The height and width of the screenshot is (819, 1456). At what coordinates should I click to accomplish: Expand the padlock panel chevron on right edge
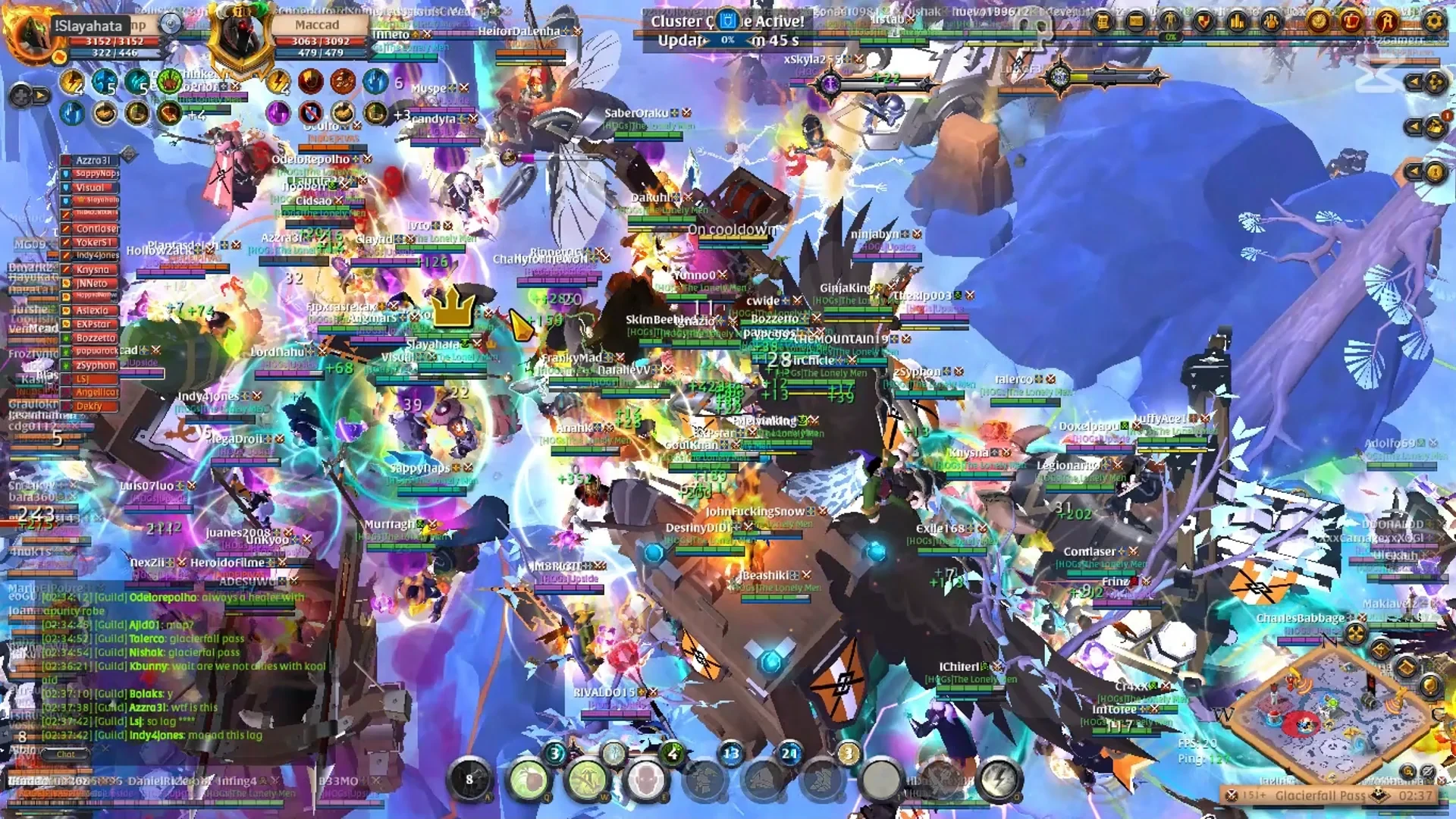click(x=1415, y=171)
